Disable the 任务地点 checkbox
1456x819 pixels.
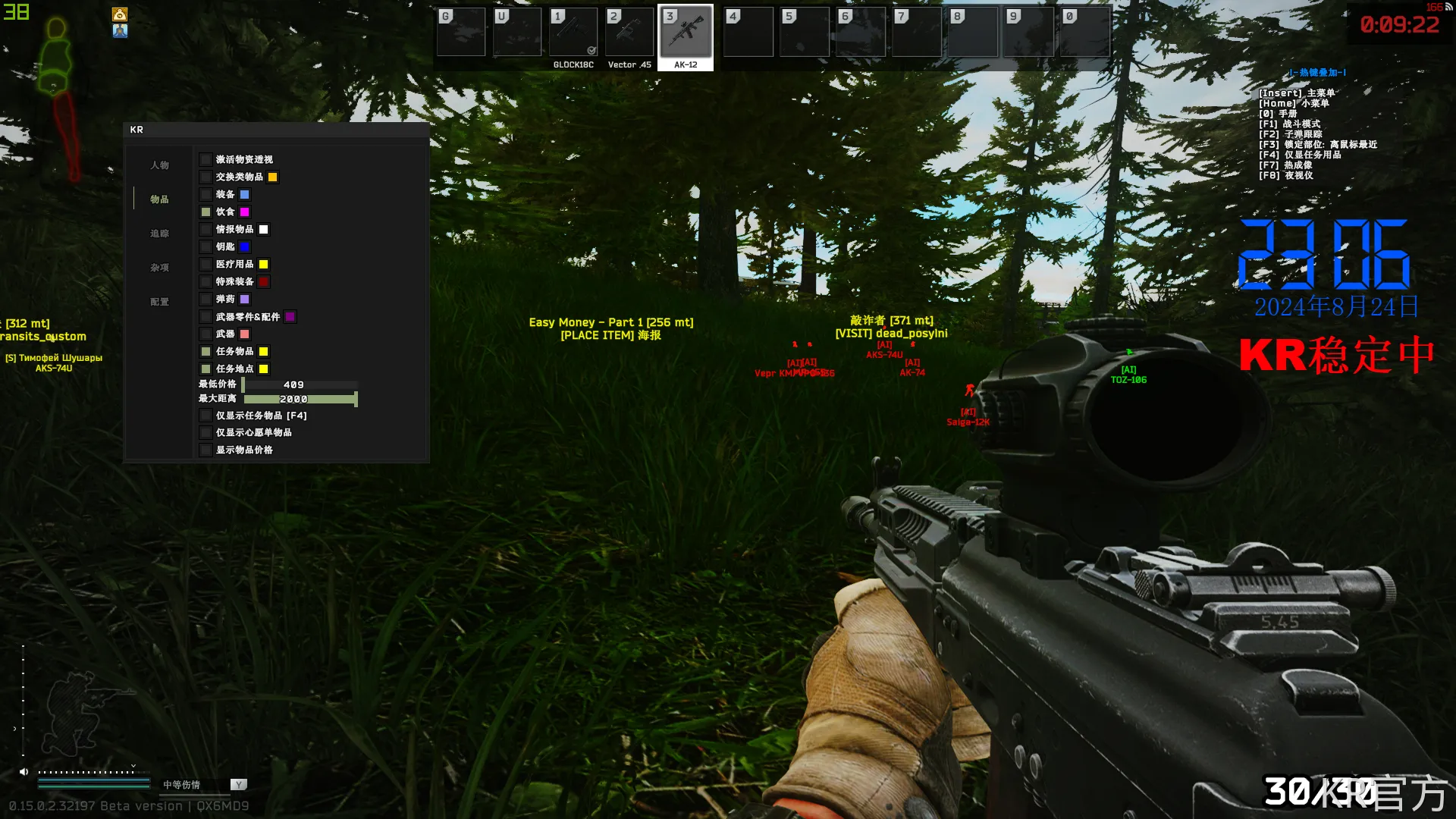[x=206, y=369]
